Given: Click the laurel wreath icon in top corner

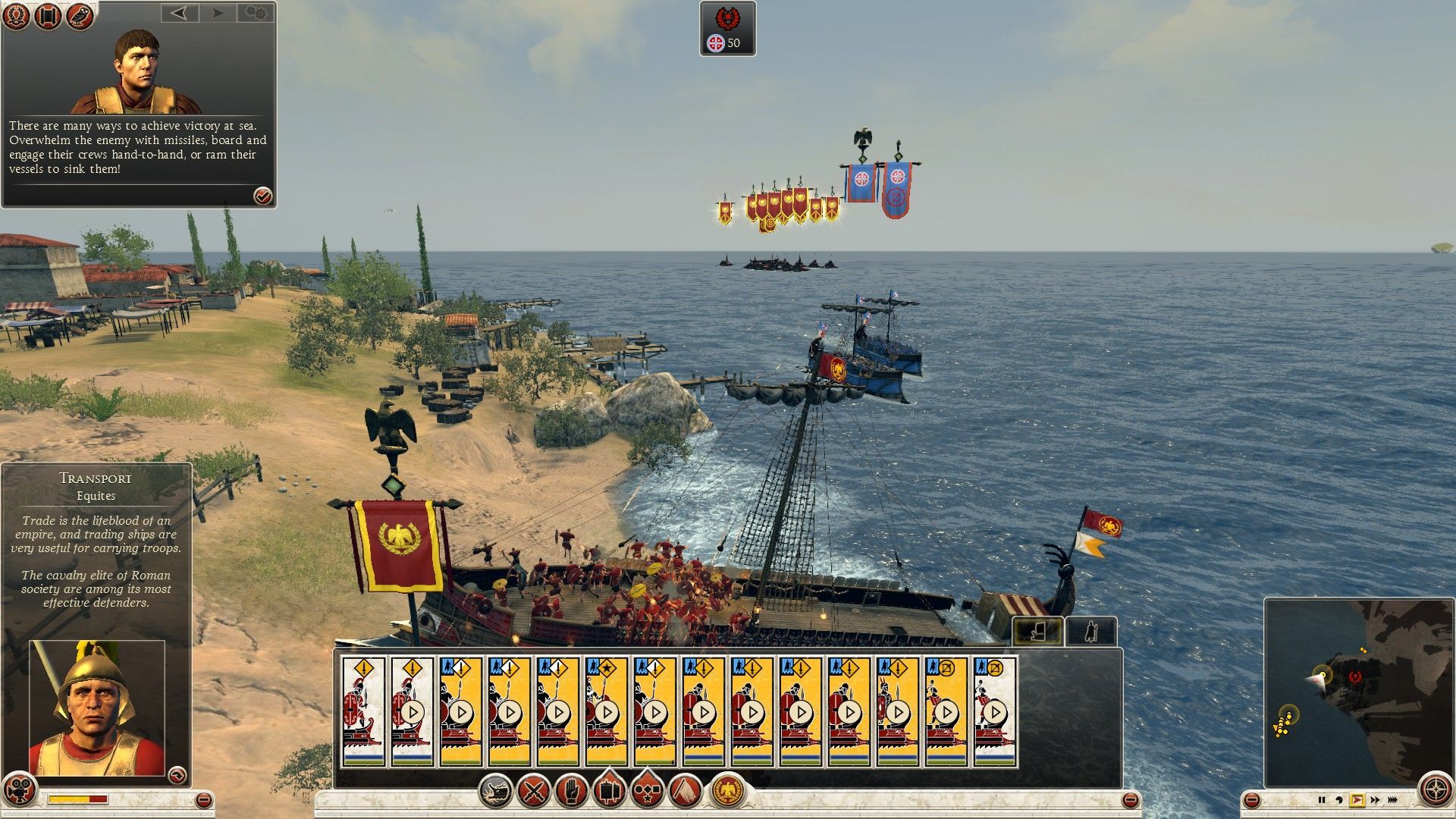Looking at the screenshot, I should (x=17, y=17).
